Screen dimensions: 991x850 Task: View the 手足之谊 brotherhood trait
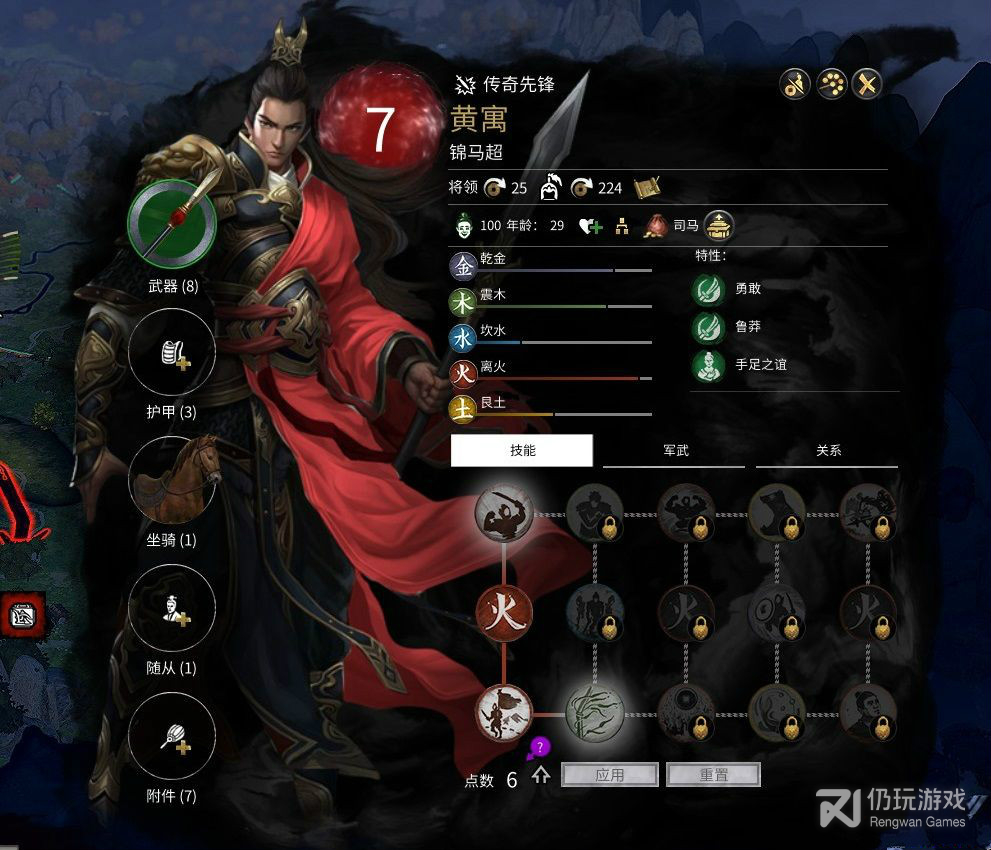click(x=709, y=365)
